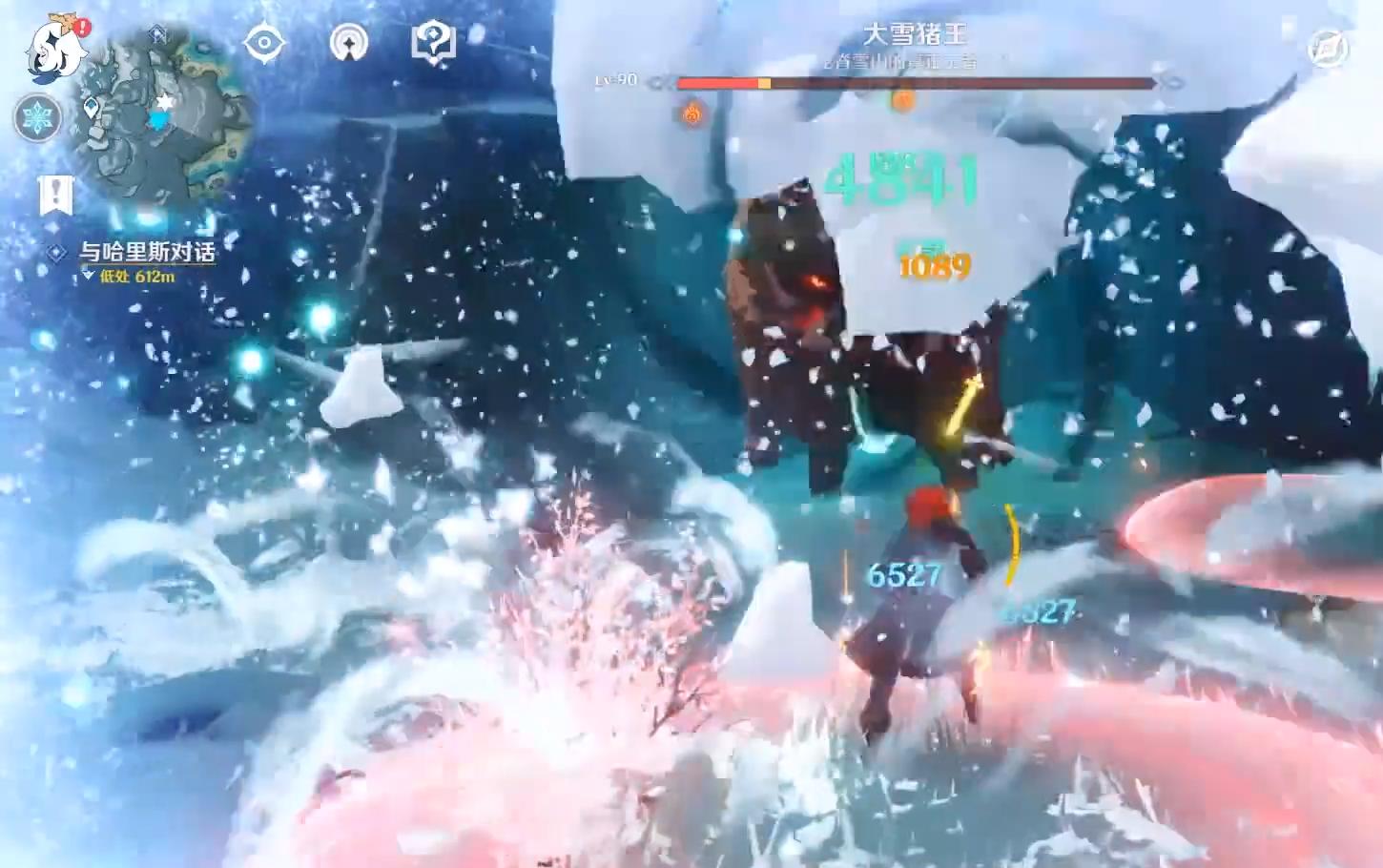Tap the snowflake sheer cold icon

click(38, 117)
